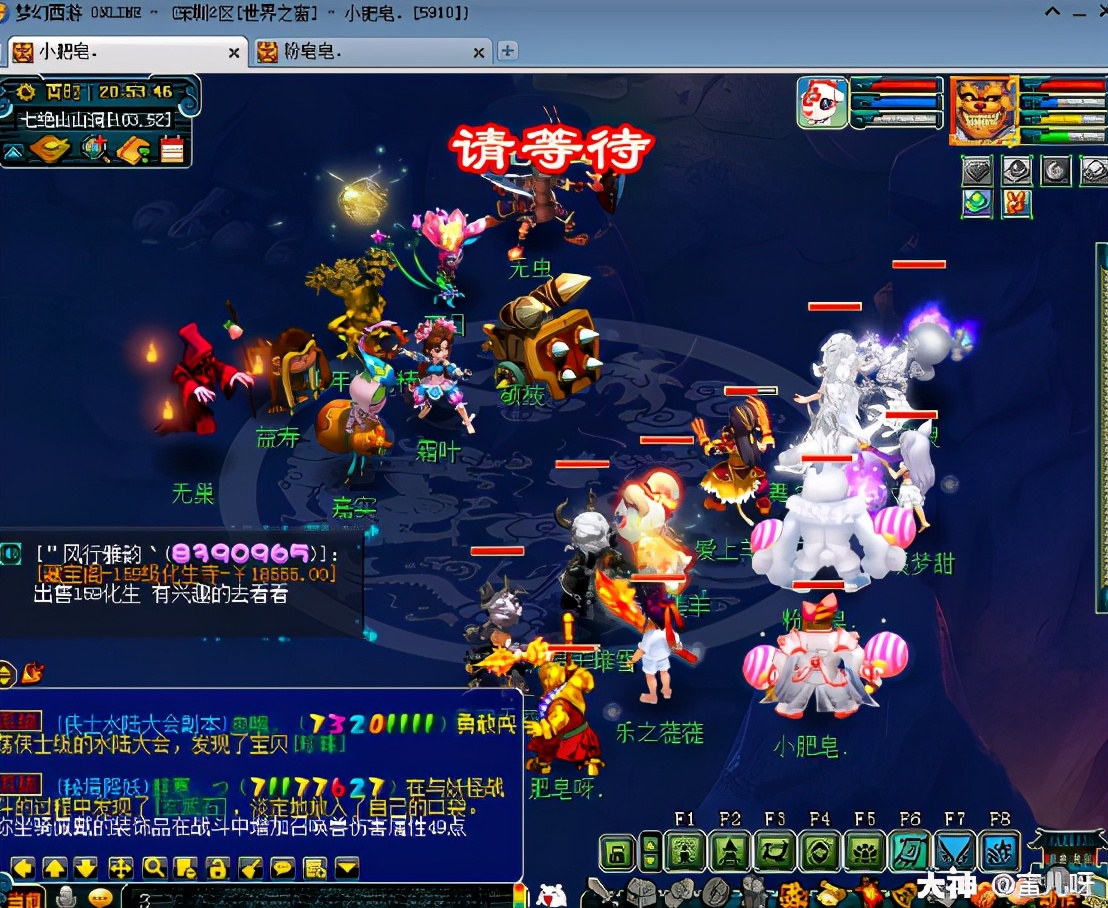Clear the chat with the broom button

click(x=250, y=867)
